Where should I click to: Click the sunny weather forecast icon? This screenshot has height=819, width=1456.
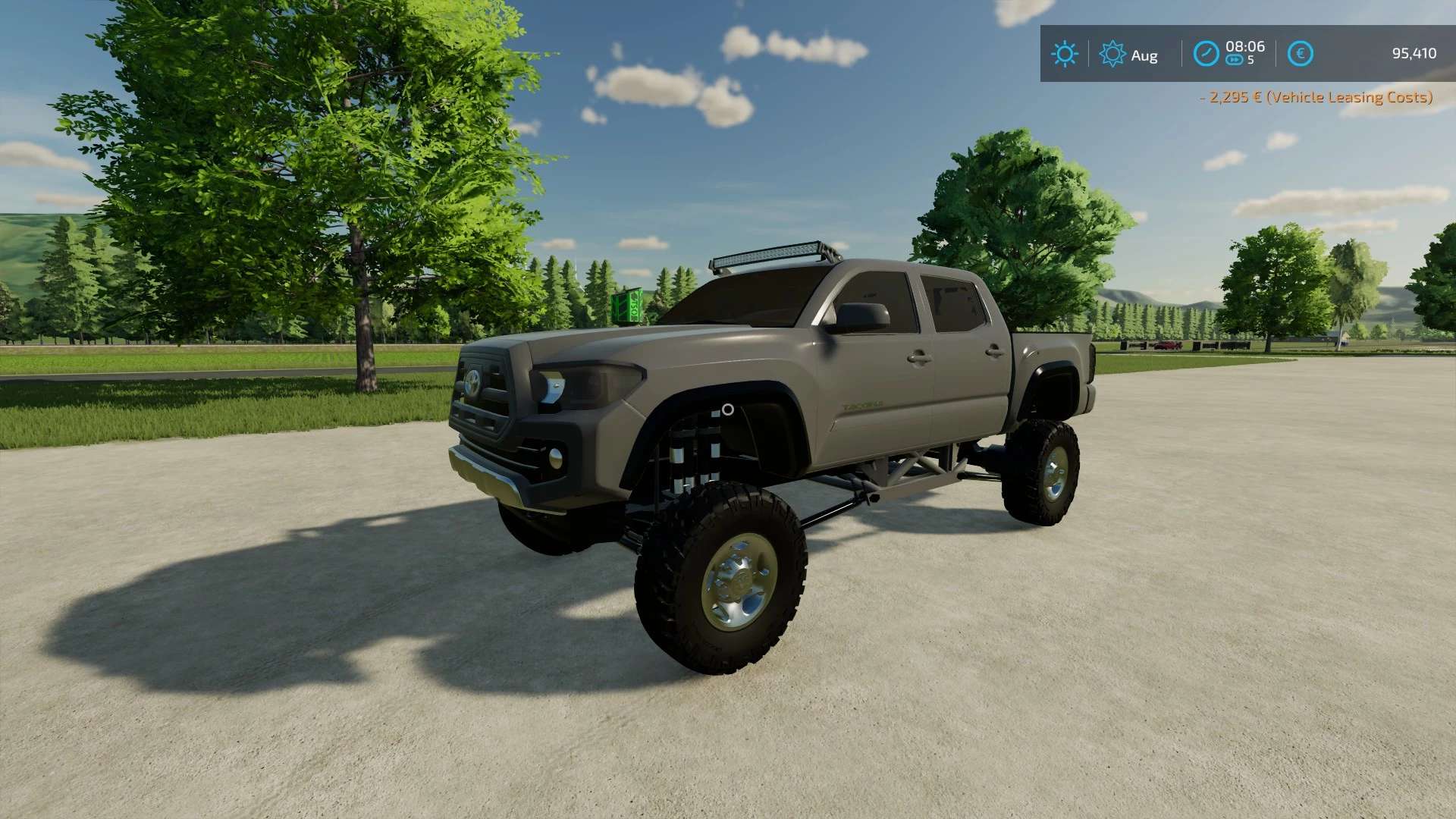pos(1064,54)
